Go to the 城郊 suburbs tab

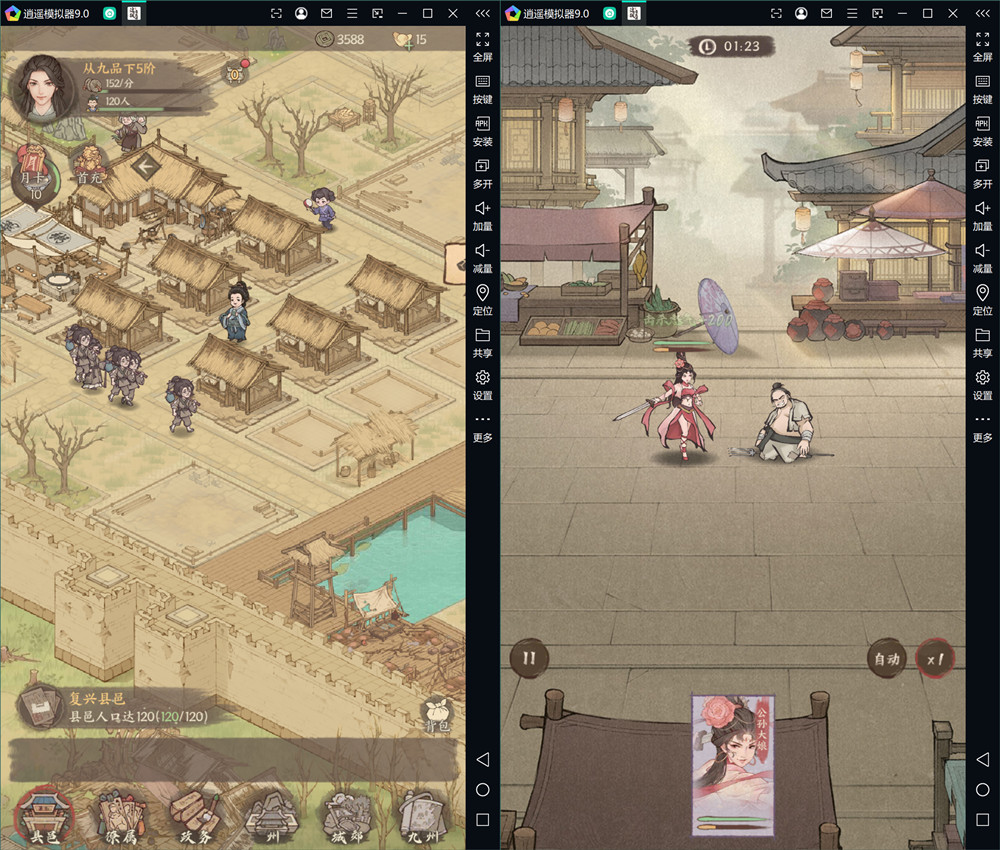tap(346, 815)
